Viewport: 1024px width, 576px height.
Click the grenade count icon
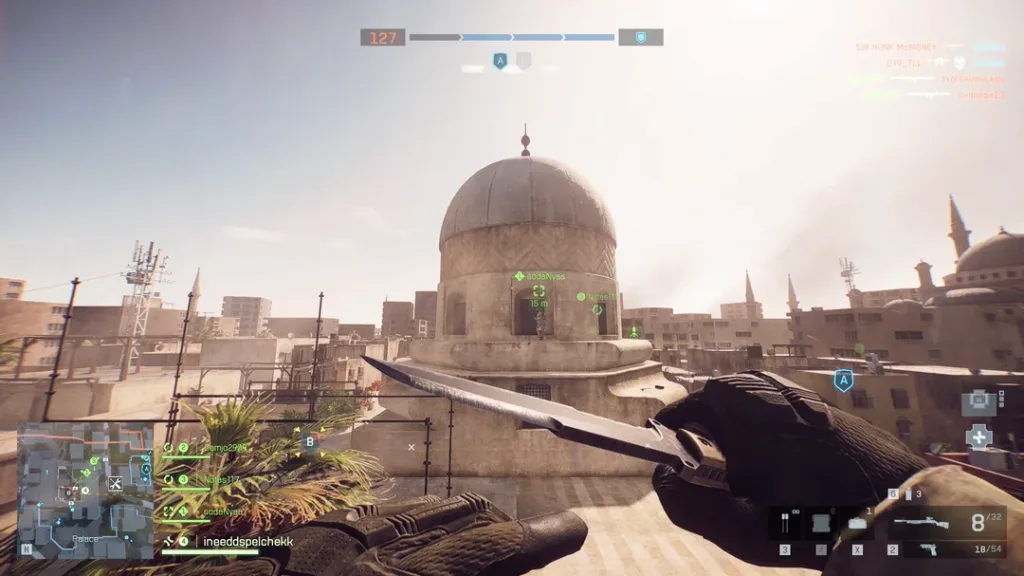pos(908,494)
